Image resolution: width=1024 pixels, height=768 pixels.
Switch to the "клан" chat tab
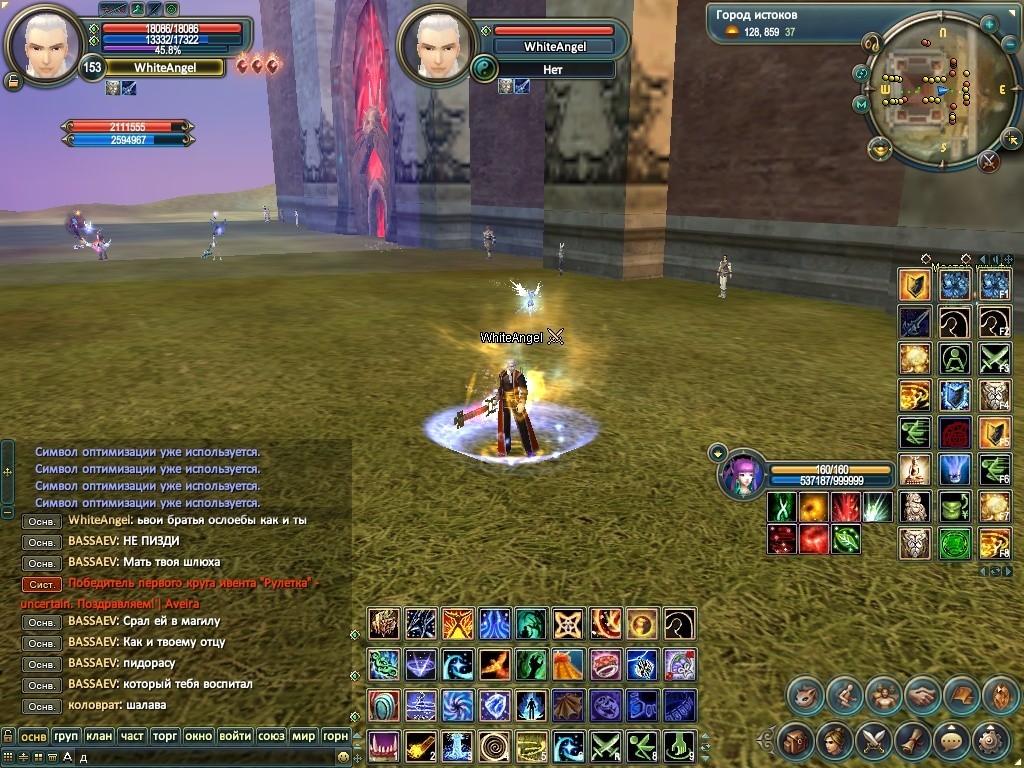pyautogui.click(x=99, y=736)
